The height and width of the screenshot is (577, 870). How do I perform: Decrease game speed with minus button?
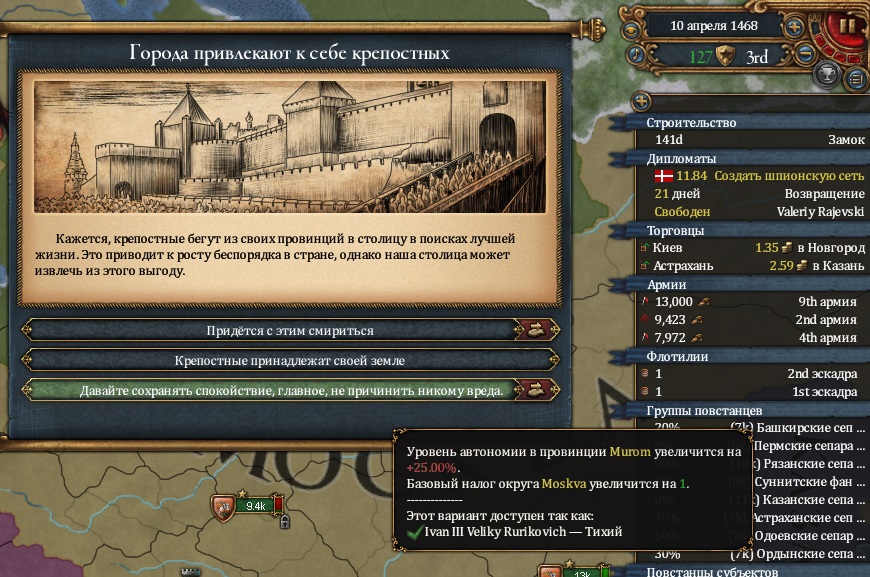[808, 55]
